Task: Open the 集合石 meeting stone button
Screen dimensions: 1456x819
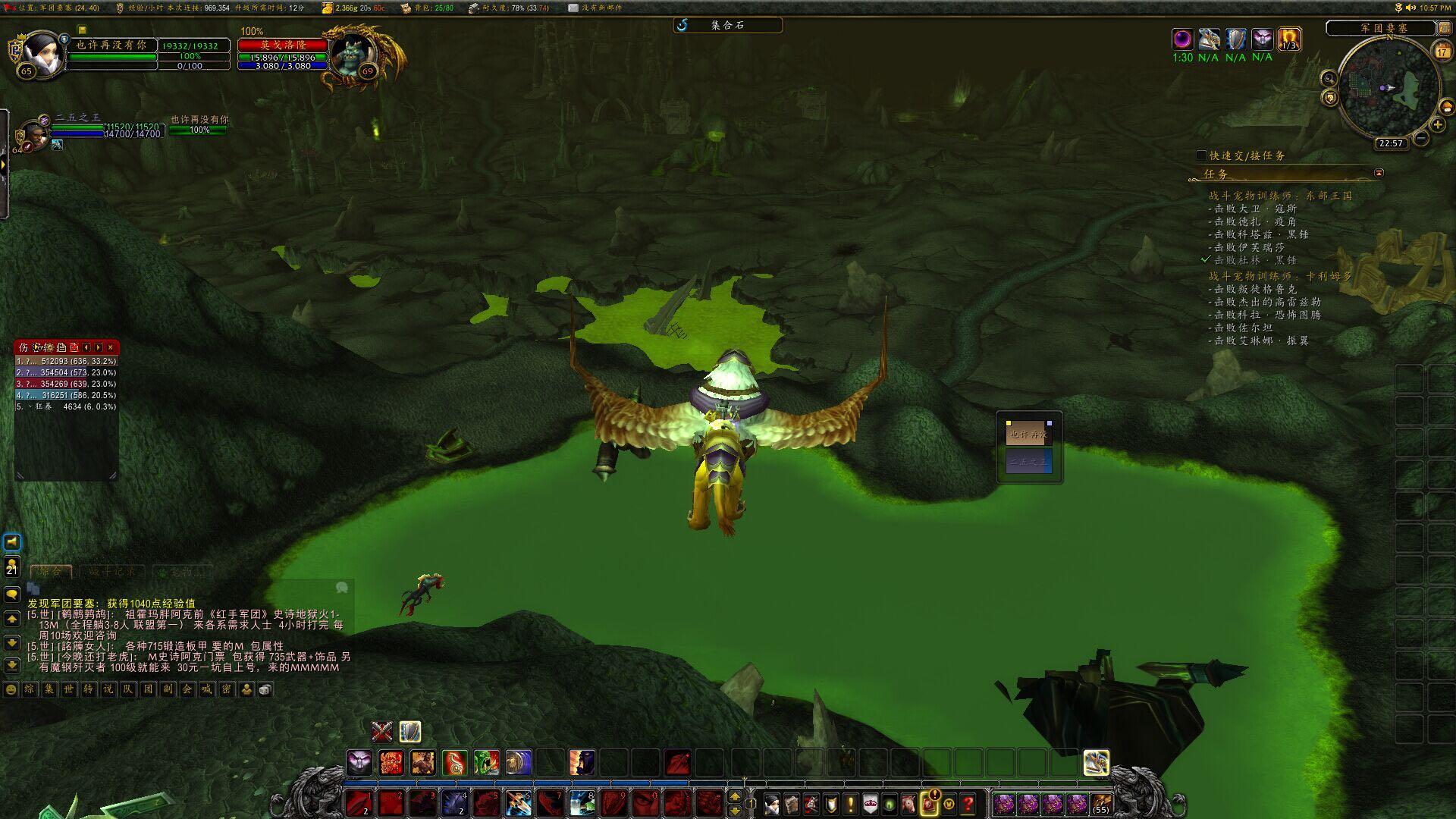Action: pos(727,25)
